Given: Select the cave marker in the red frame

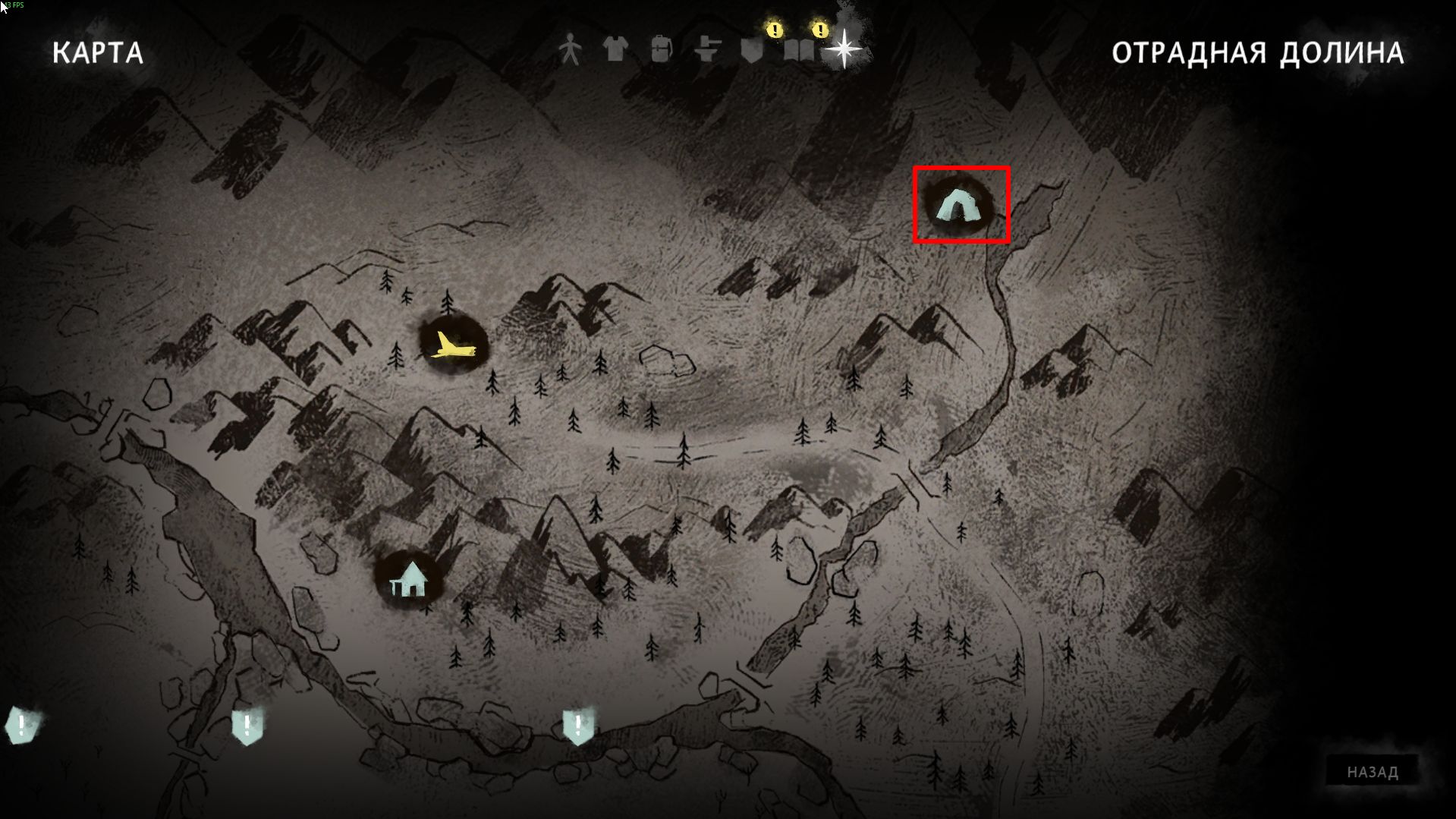Looking at the screenshot, I should pyautogui.click(x=959, y=205).
